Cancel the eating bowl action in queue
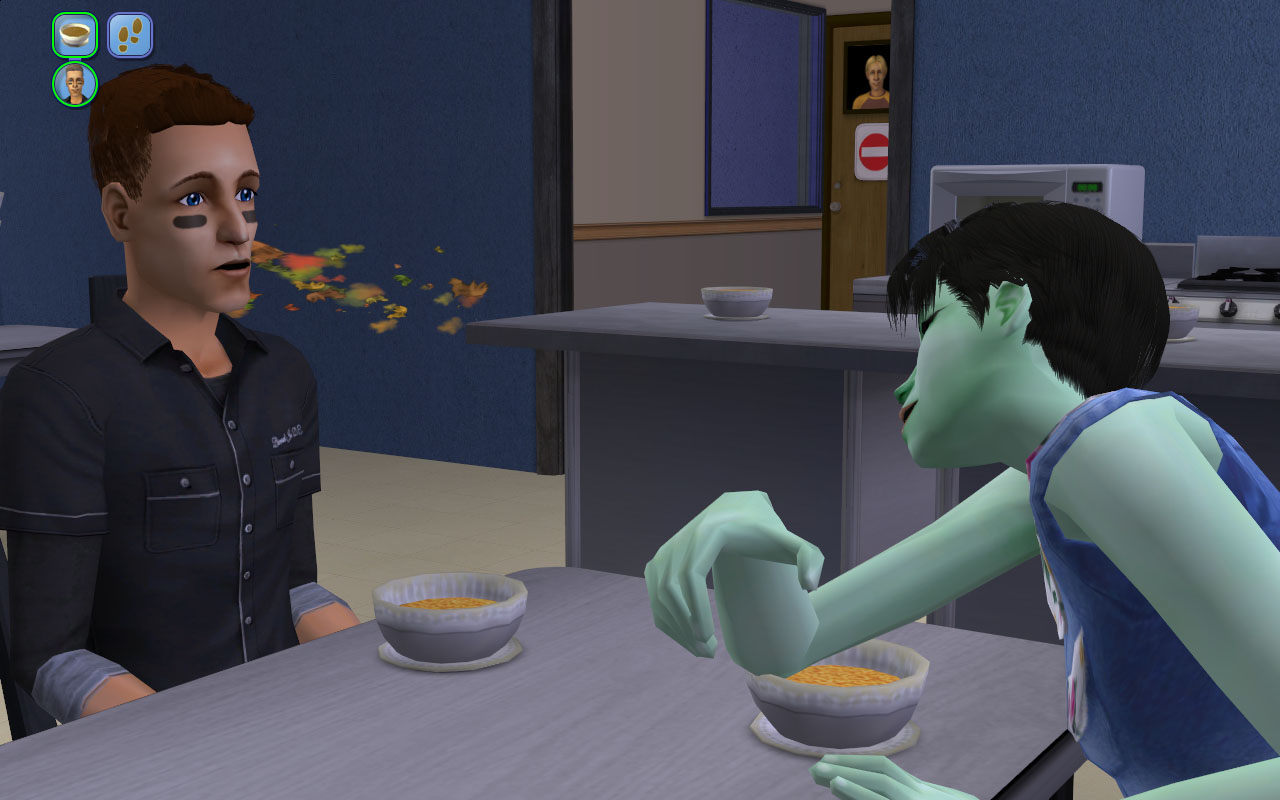1280x800 pixels. 75,35
